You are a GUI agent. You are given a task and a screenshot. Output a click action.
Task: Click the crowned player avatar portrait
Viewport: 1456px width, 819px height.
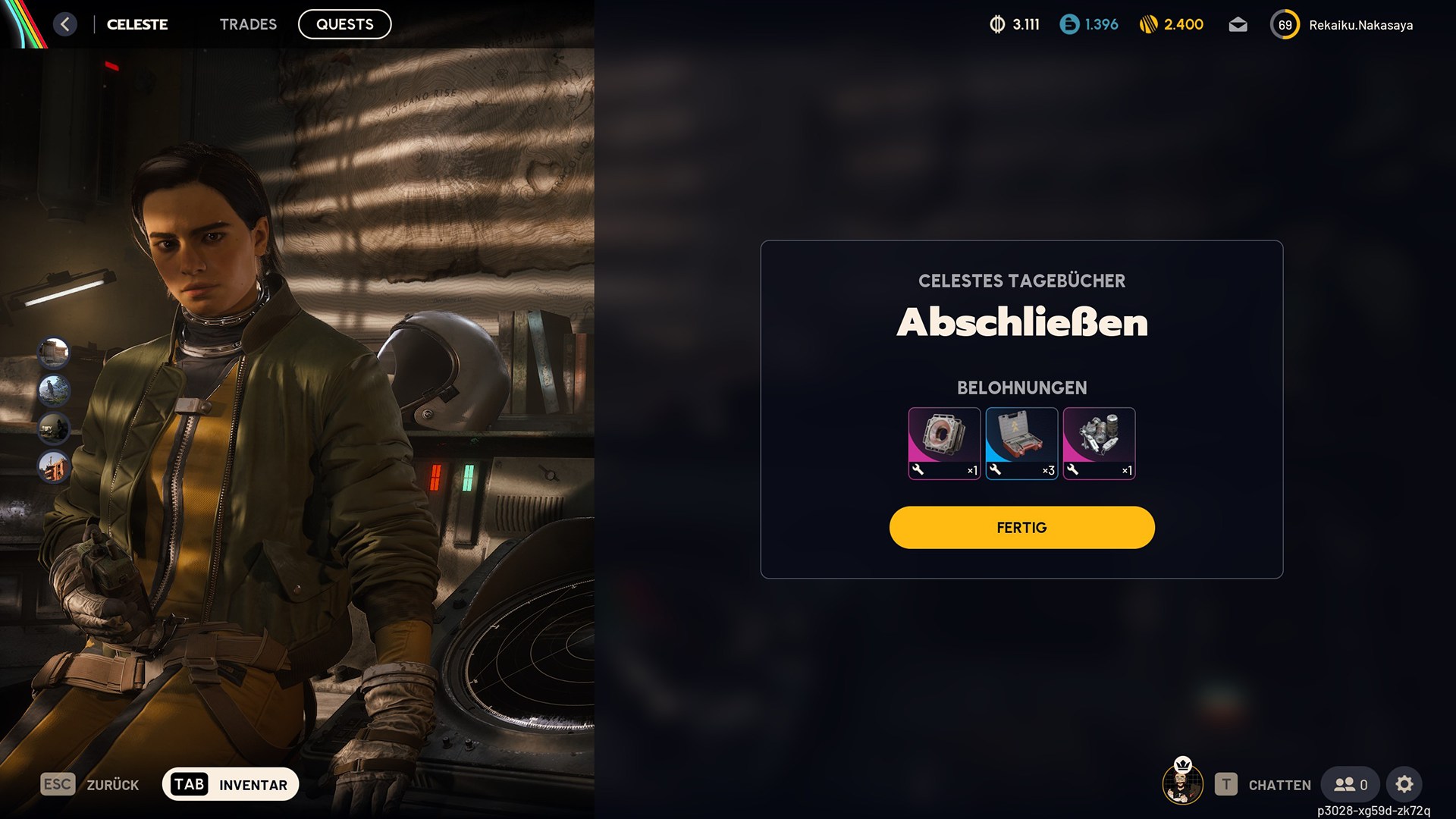[1182, 783]
